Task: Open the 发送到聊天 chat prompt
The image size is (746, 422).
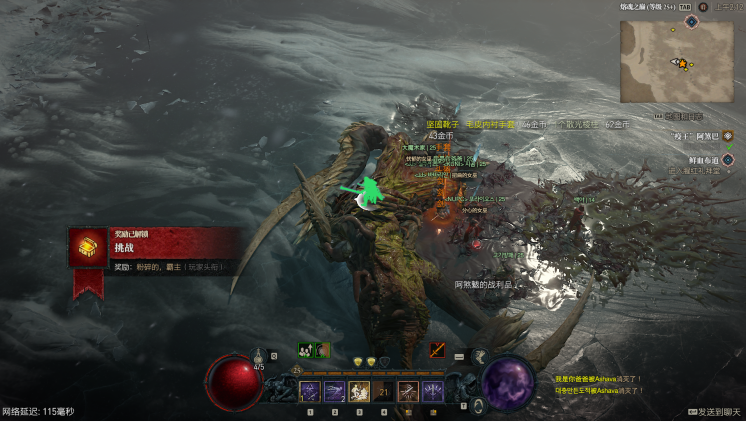Action: point(715,412)
